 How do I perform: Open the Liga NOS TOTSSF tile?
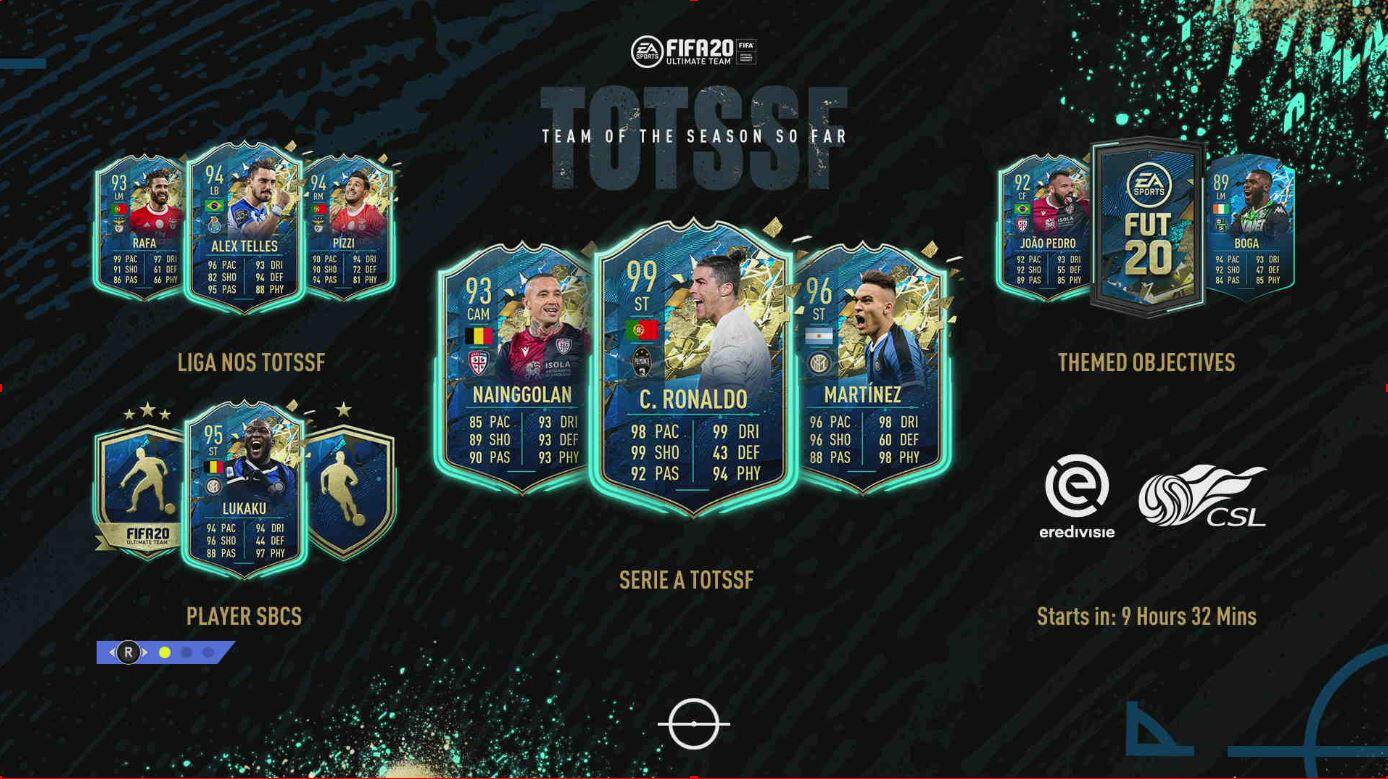251,362
